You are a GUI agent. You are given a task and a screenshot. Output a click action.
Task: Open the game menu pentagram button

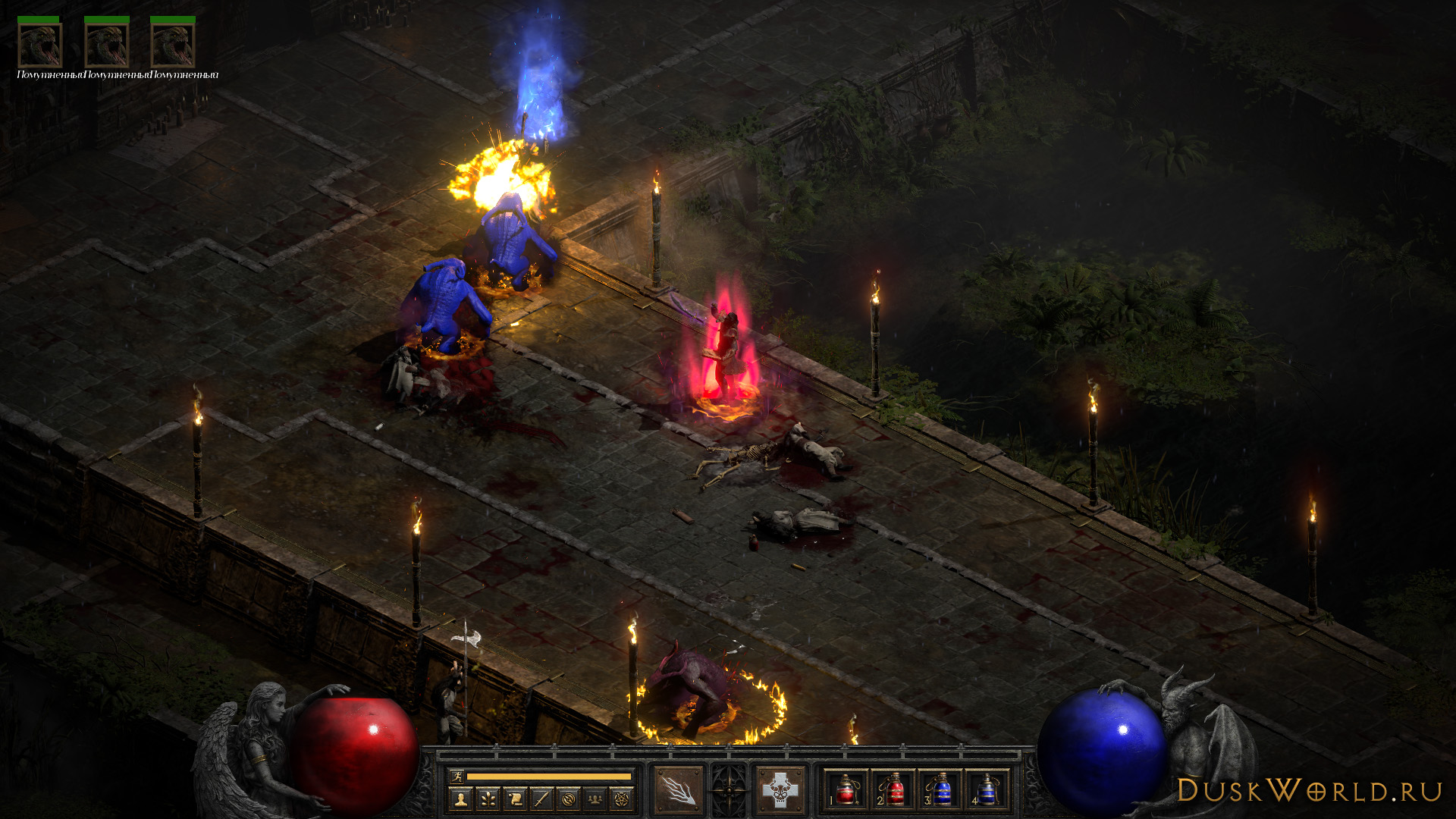[623, 799]
